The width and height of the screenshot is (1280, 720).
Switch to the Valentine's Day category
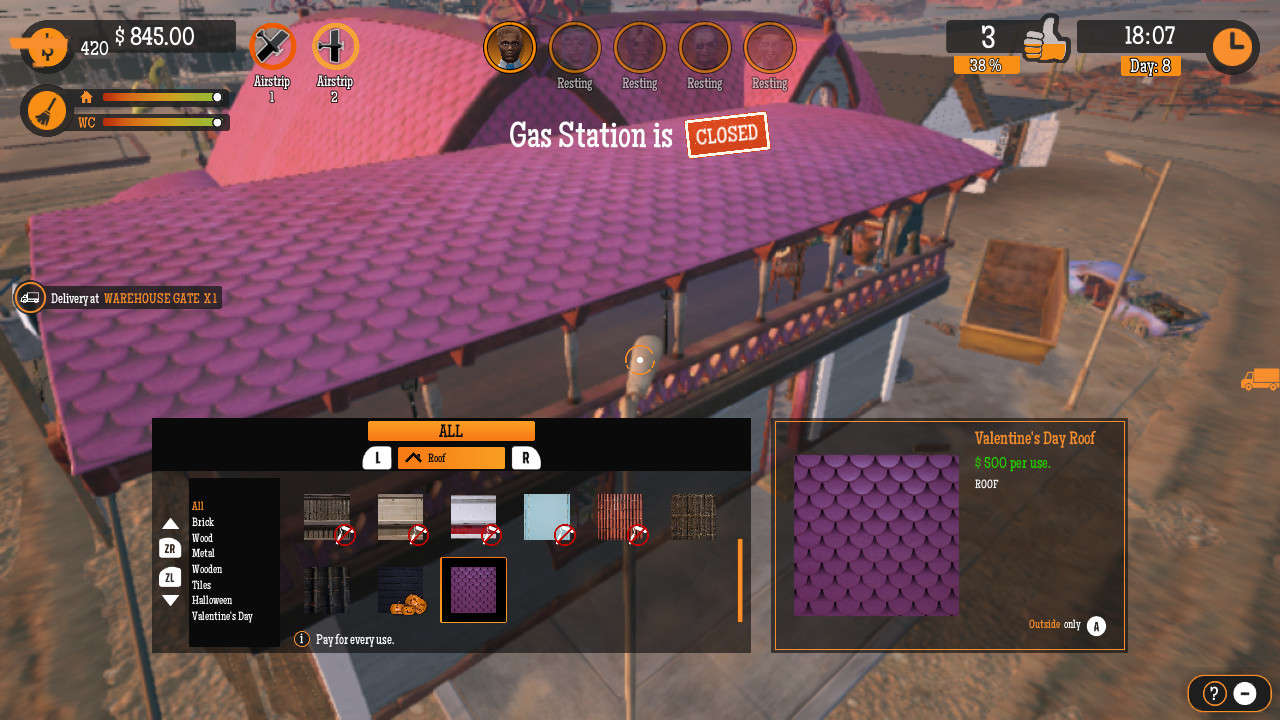pos(222,616)
